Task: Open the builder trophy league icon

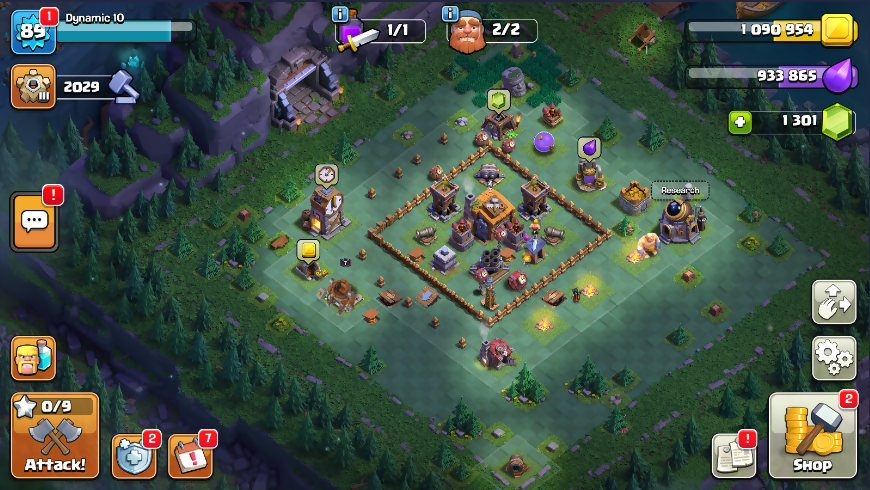Action: (32, 86)
